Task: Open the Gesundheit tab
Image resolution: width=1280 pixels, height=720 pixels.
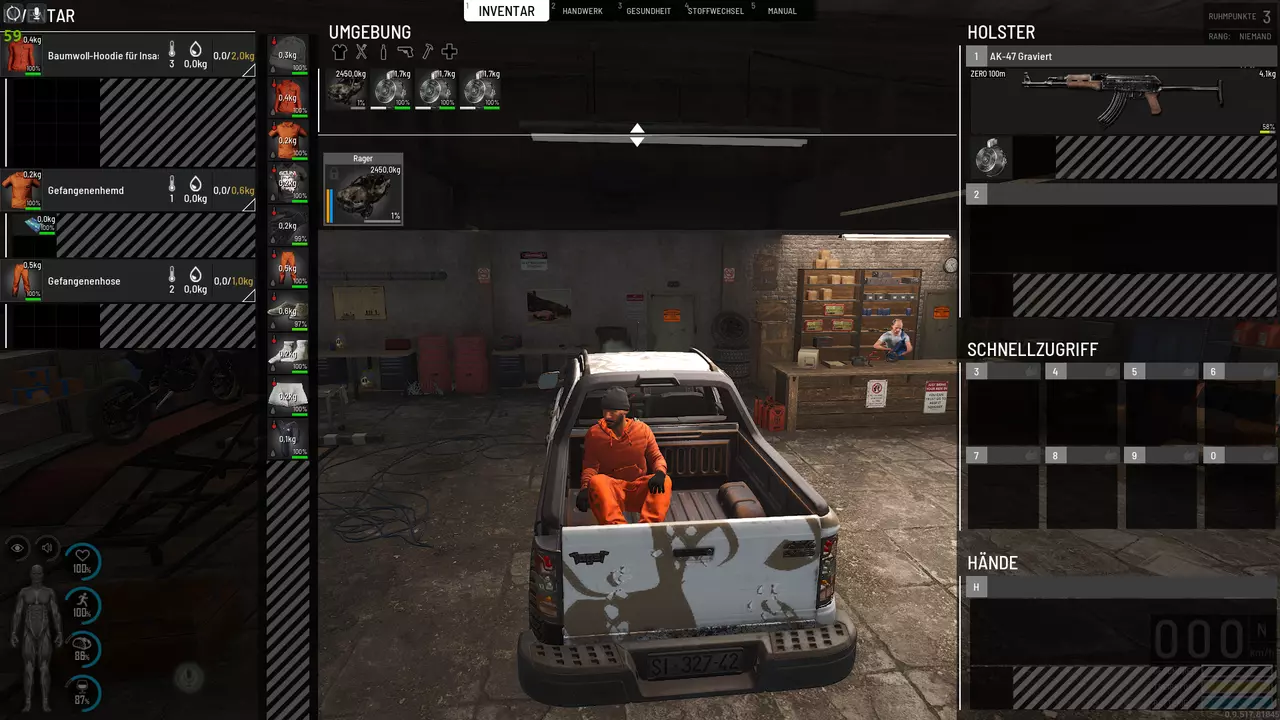Action: point(648,11)
